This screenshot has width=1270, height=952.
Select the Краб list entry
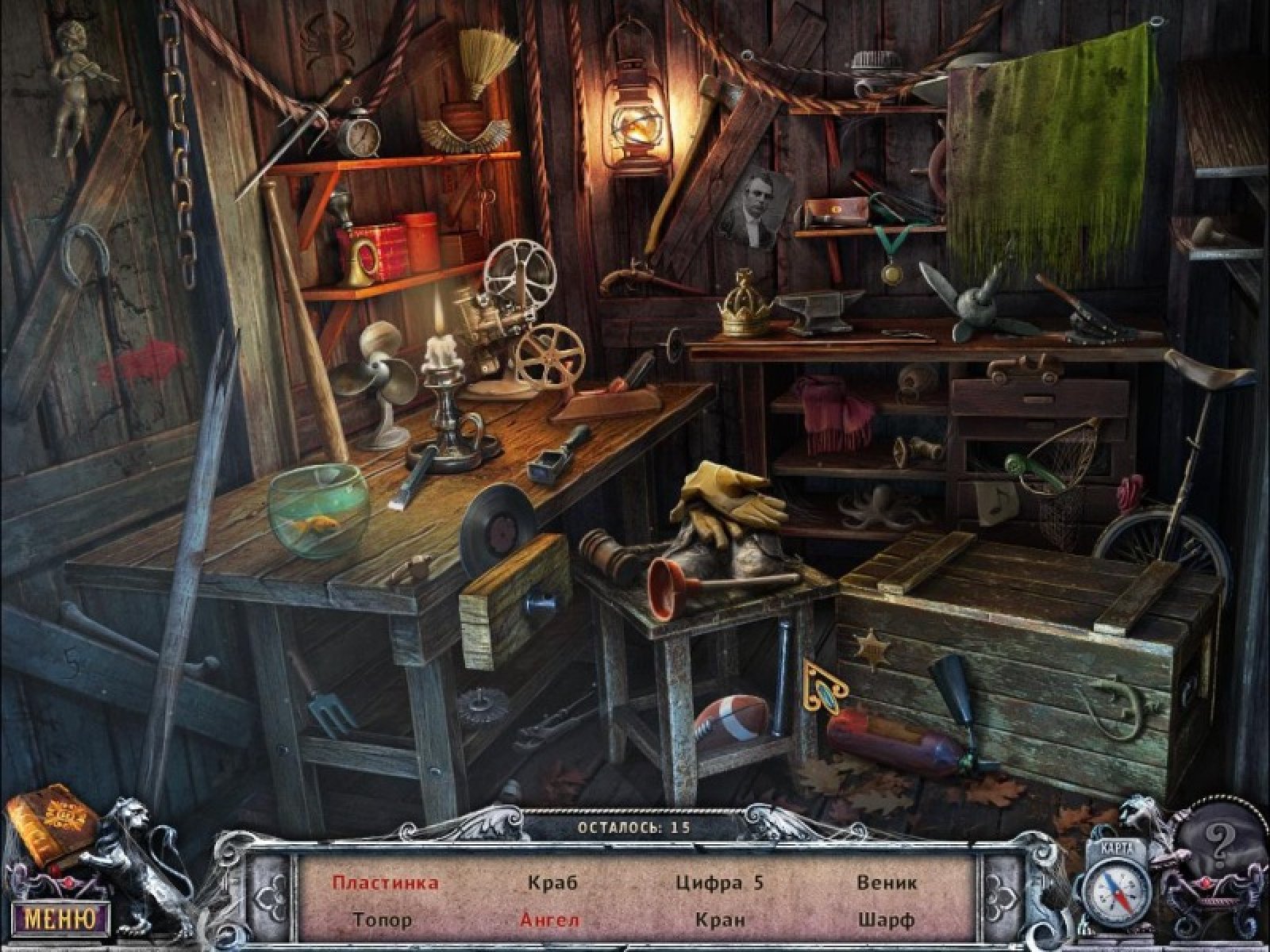coord(552,883)
